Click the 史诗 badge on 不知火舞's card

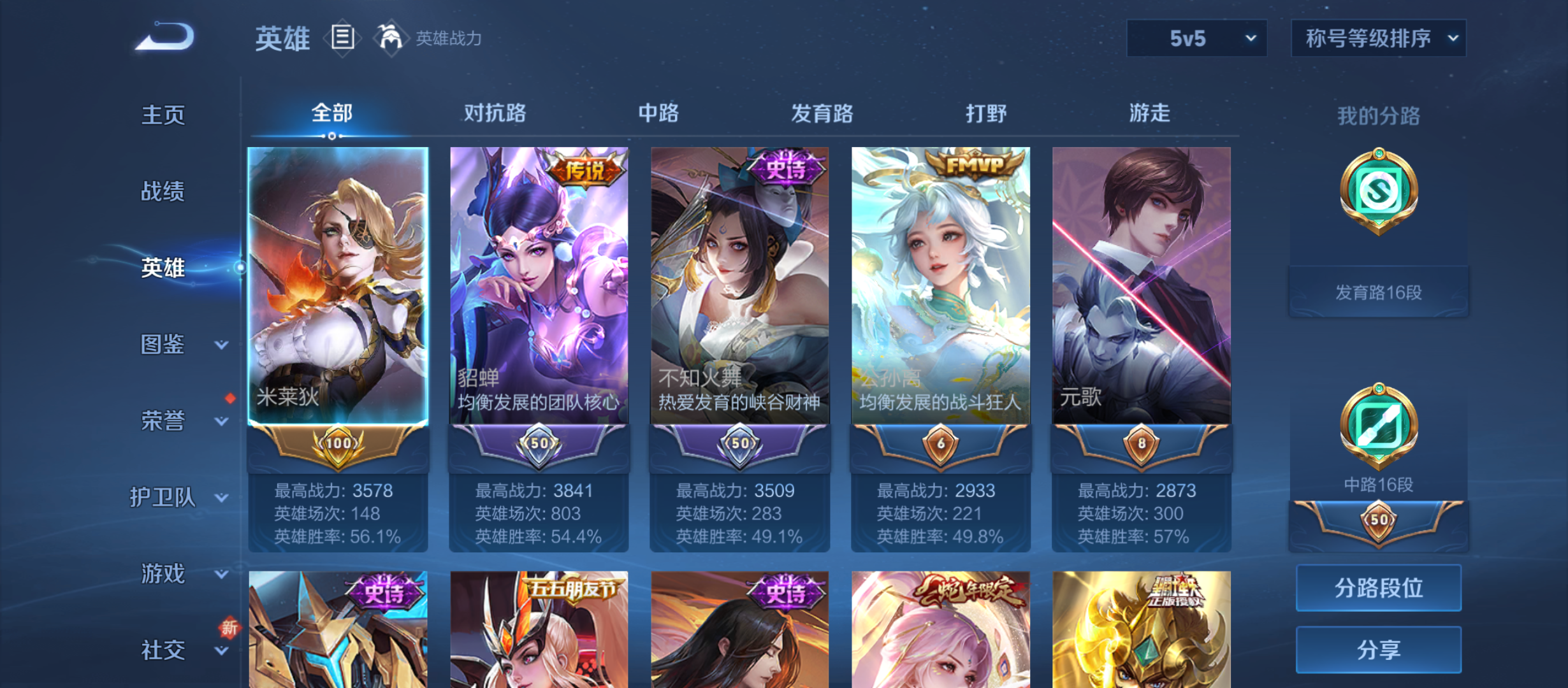pos(785,169)
